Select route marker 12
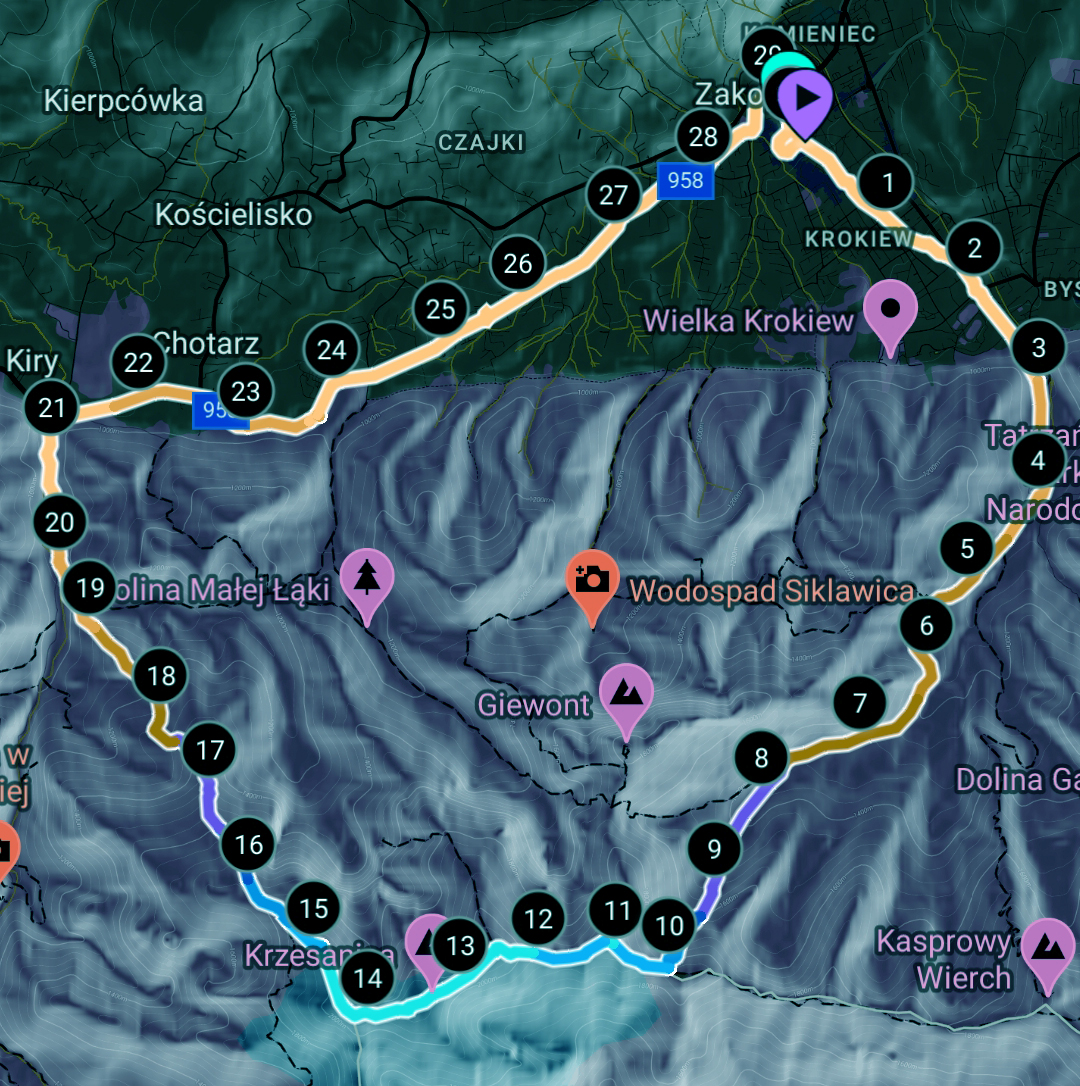Viewport: 1080px width, 1086px height. point(538,919)
